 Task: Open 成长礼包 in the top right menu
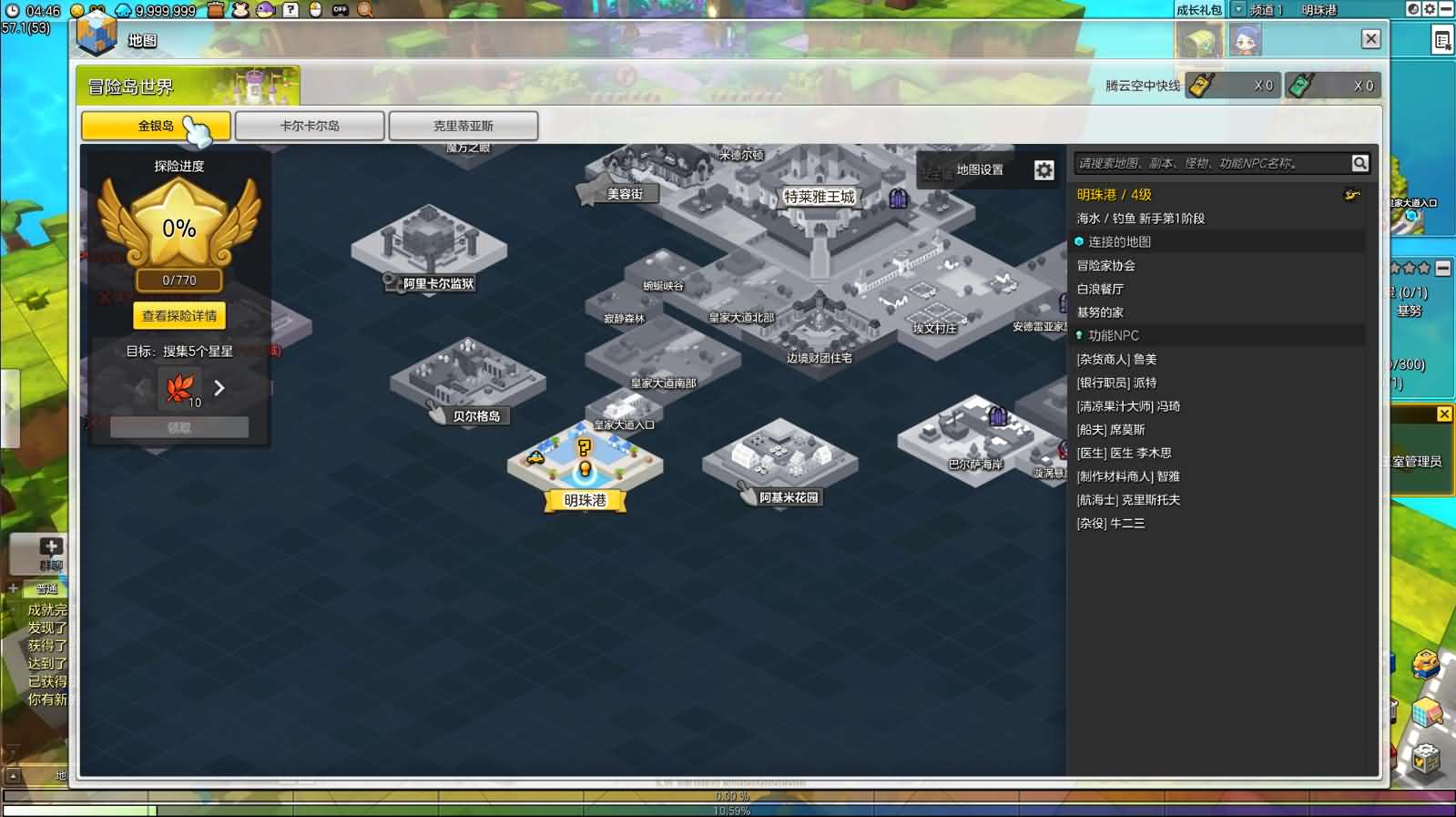coord(1197,11)
